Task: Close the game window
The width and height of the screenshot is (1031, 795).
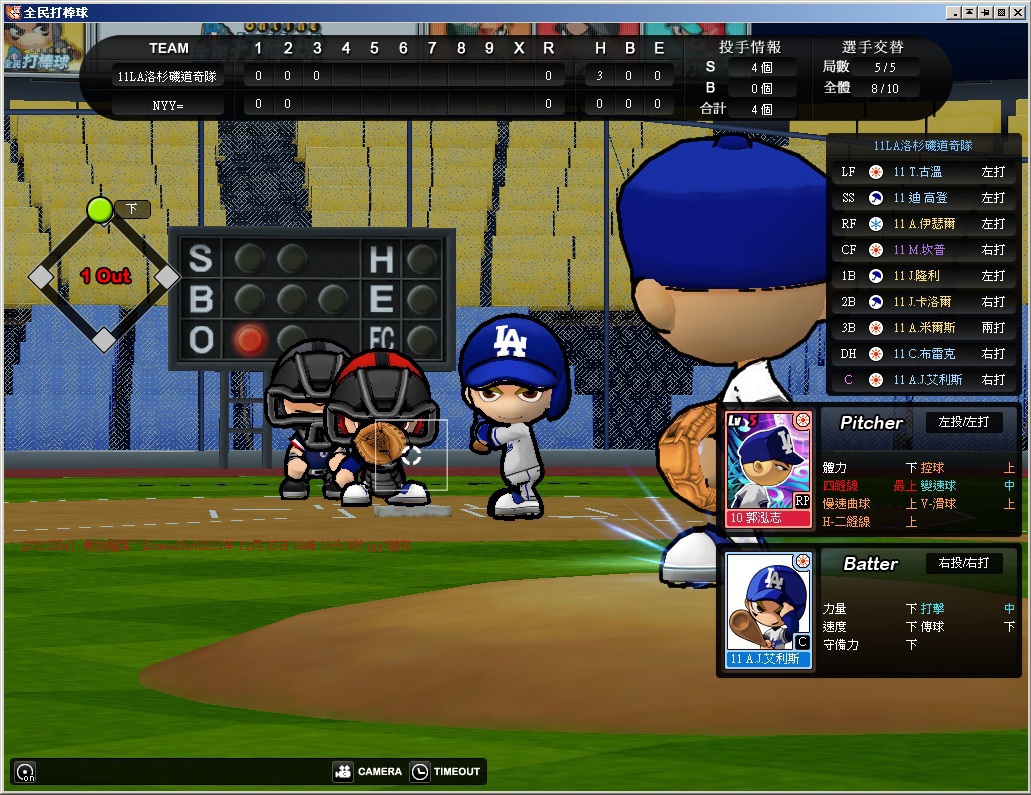Action: pyautogui.click(x=1018, y=12)
